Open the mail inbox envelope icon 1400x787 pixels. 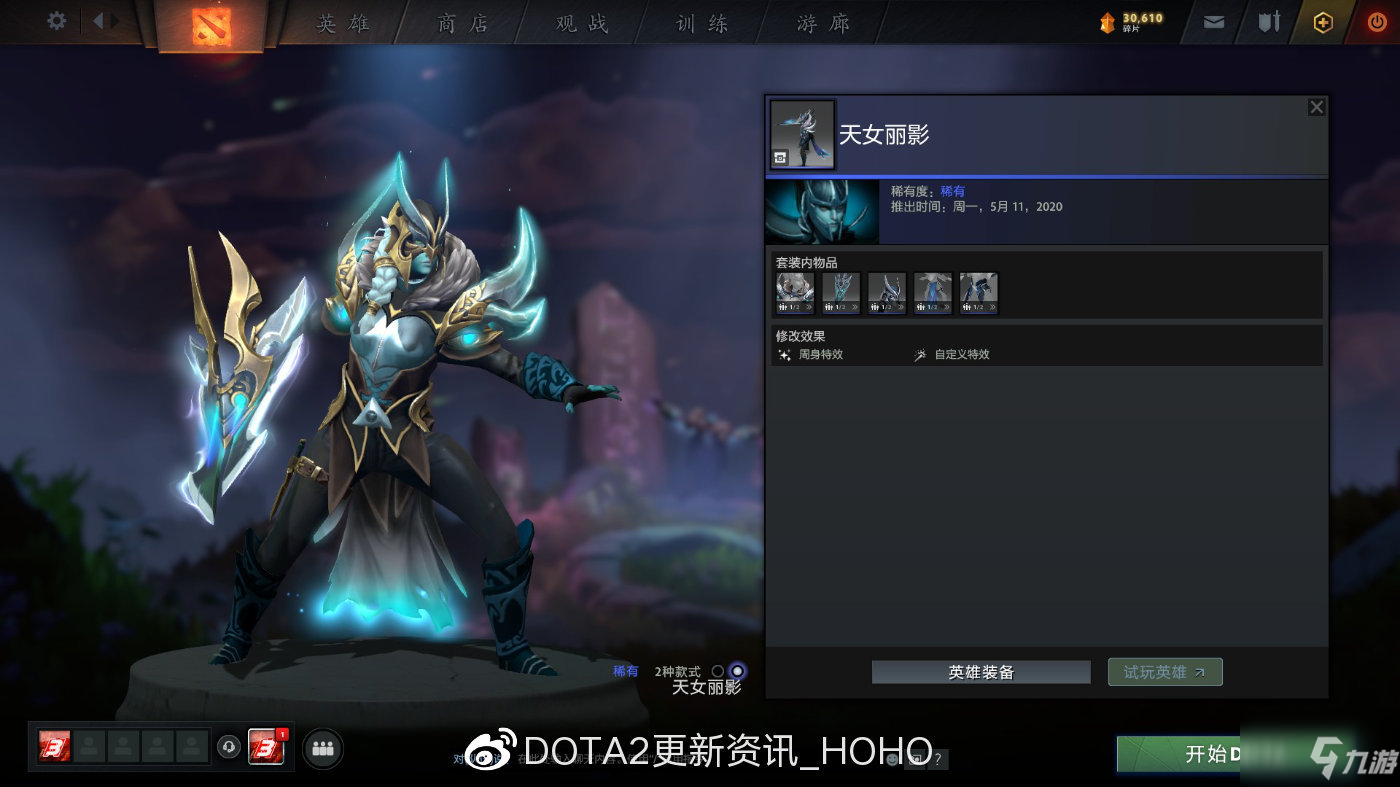point(1213,21)
